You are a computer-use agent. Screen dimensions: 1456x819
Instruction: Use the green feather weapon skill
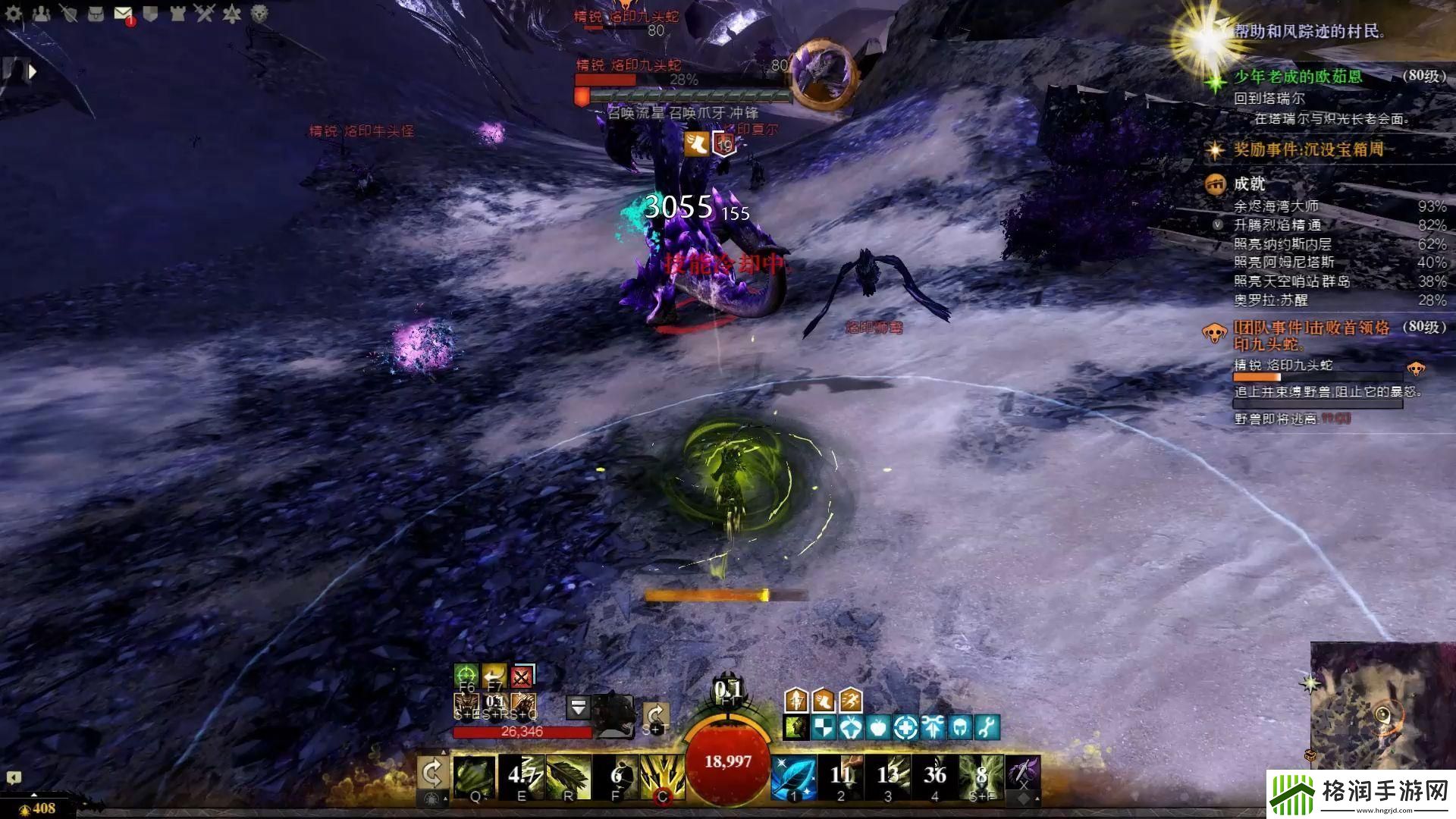pos(568,777)
